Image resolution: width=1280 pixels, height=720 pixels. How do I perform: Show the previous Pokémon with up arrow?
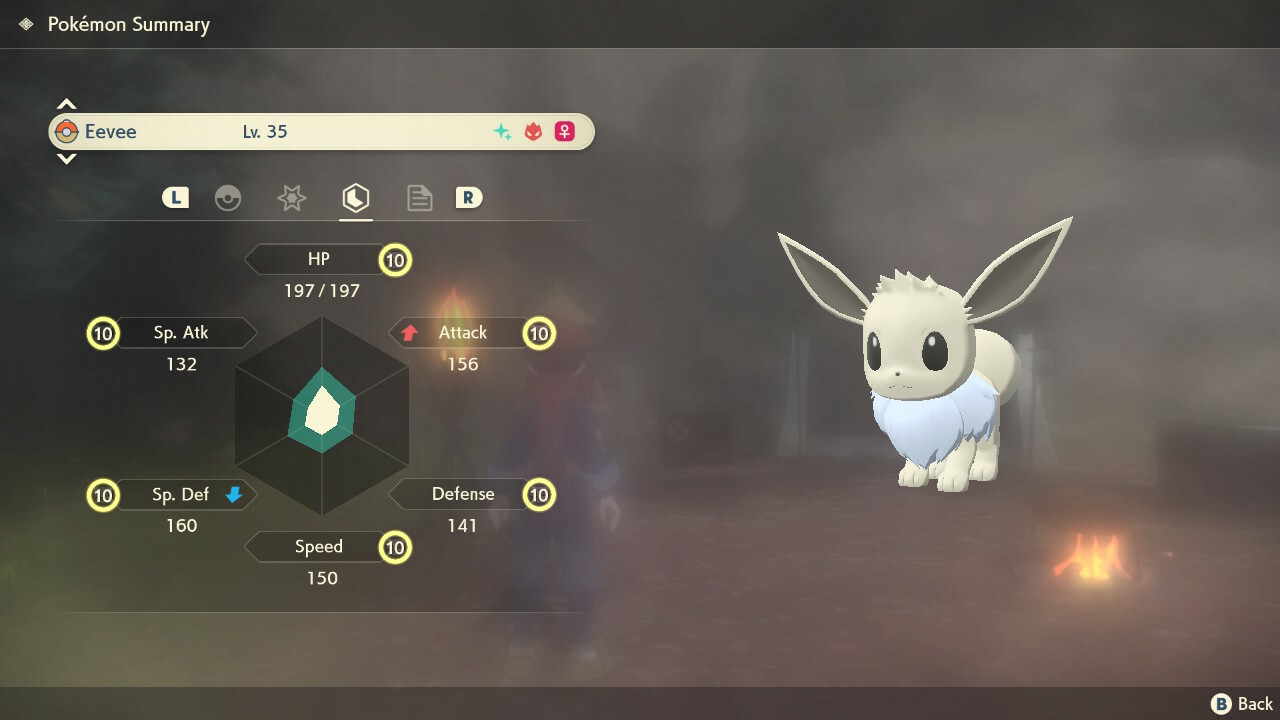coord(66,104)
